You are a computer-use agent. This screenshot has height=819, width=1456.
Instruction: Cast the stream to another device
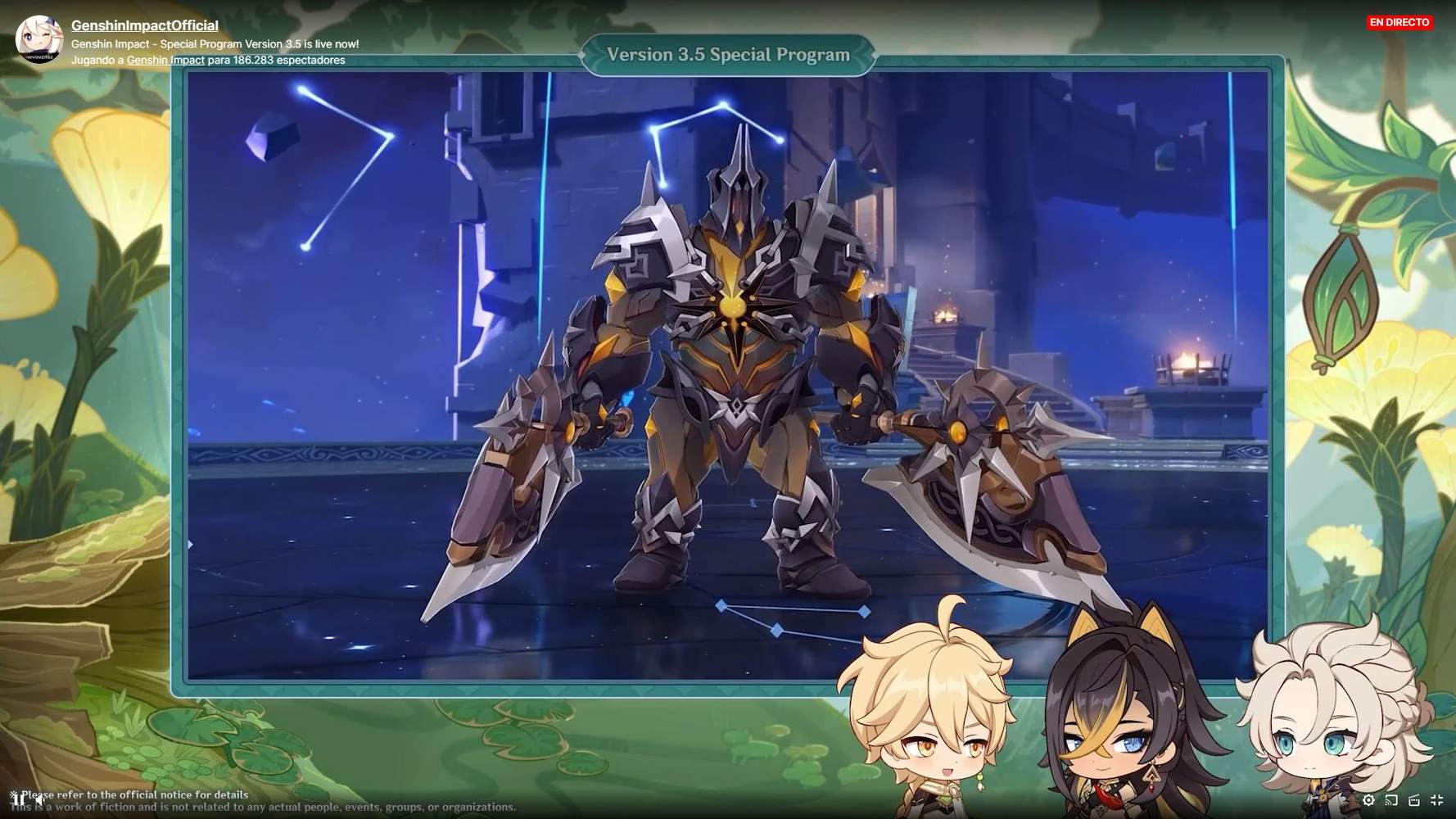click(x=1390, y=801)
